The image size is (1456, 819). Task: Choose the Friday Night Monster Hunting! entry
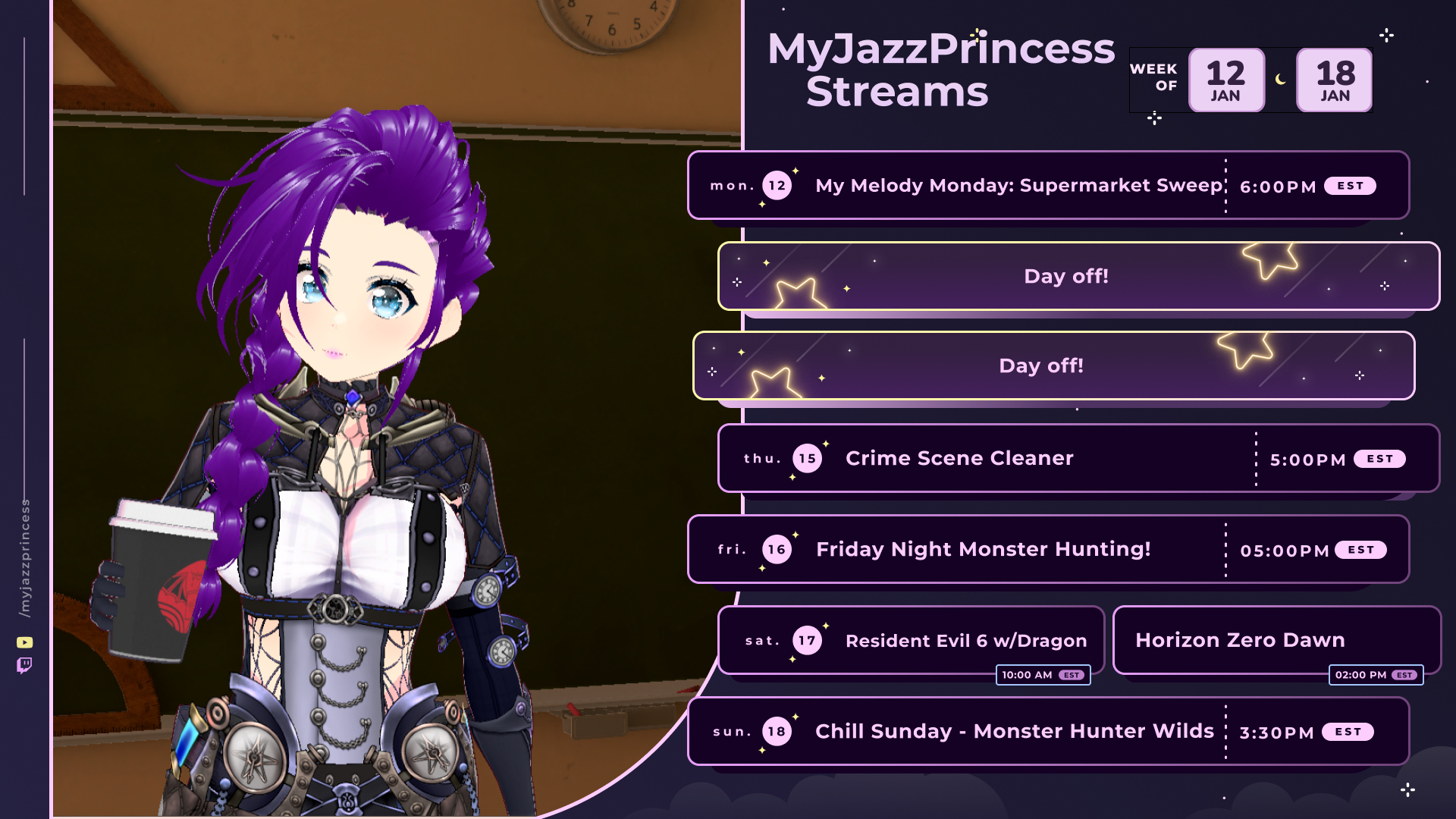click(983, 550)
